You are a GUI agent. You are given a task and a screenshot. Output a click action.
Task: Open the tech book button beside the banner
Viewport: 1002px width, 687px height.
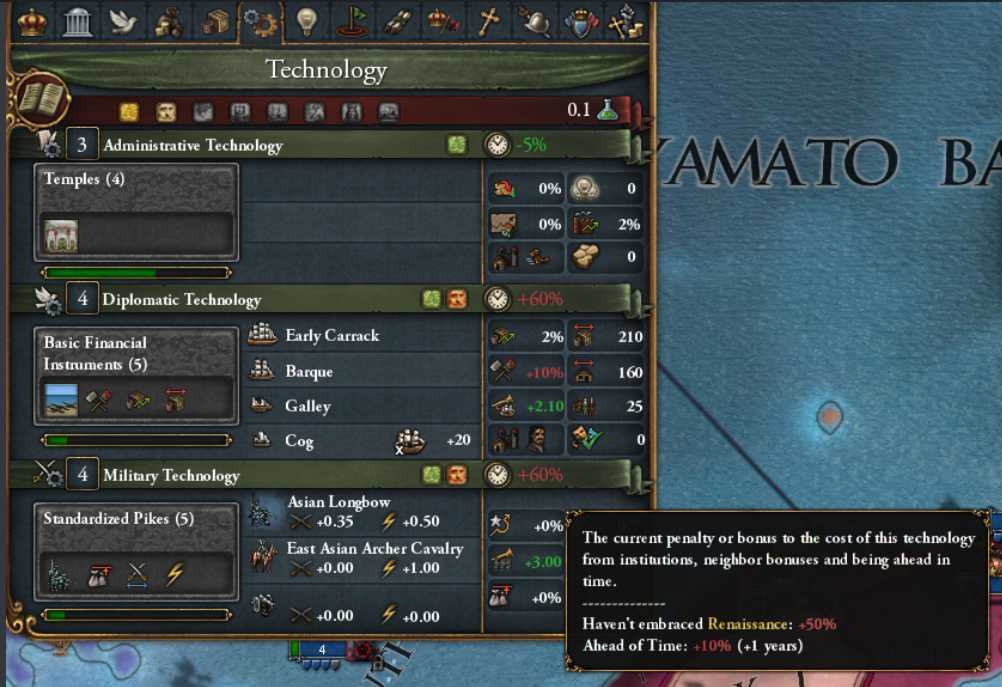click(x=41, y=99)
